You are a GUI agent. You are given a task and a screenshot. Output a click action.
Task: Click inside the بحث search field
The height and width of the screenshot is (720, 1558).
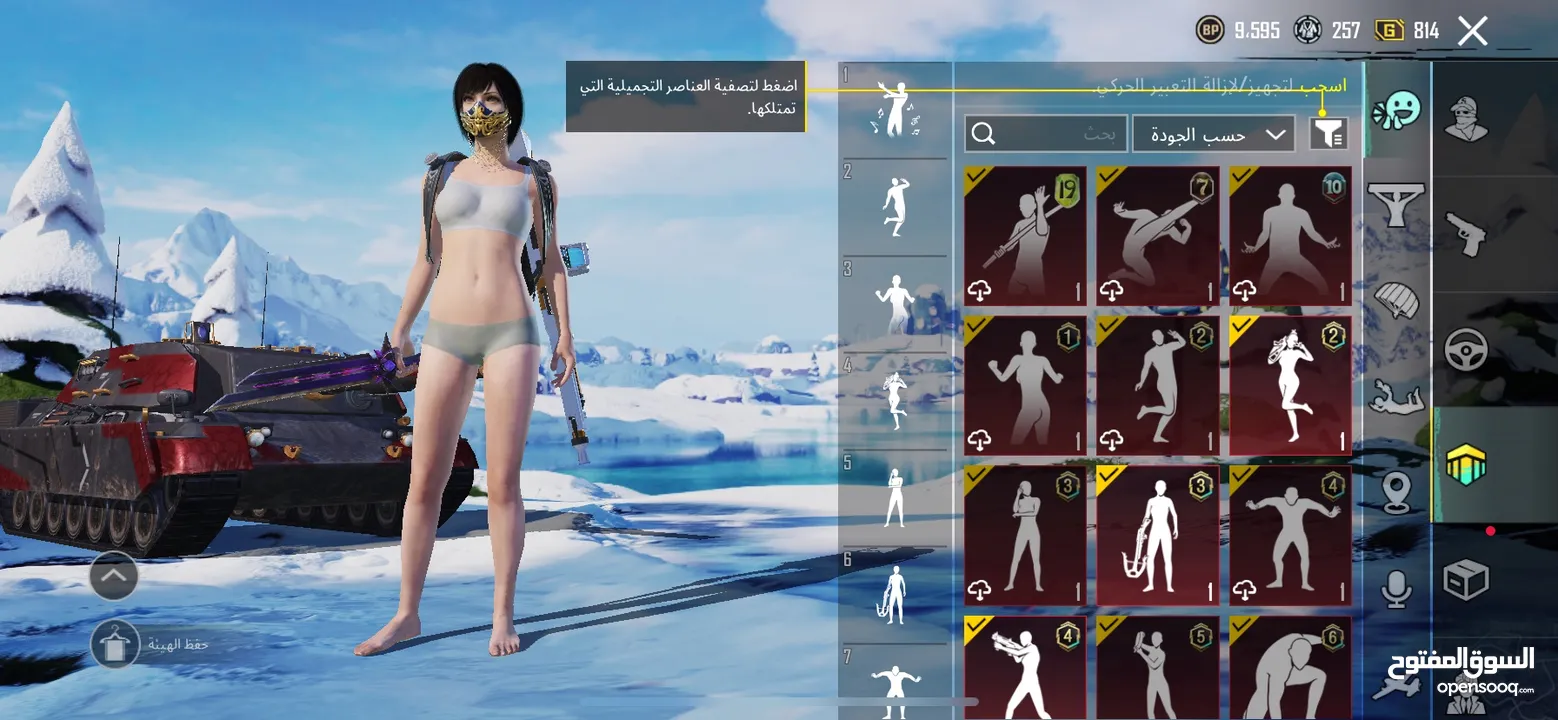[1045, 132]
